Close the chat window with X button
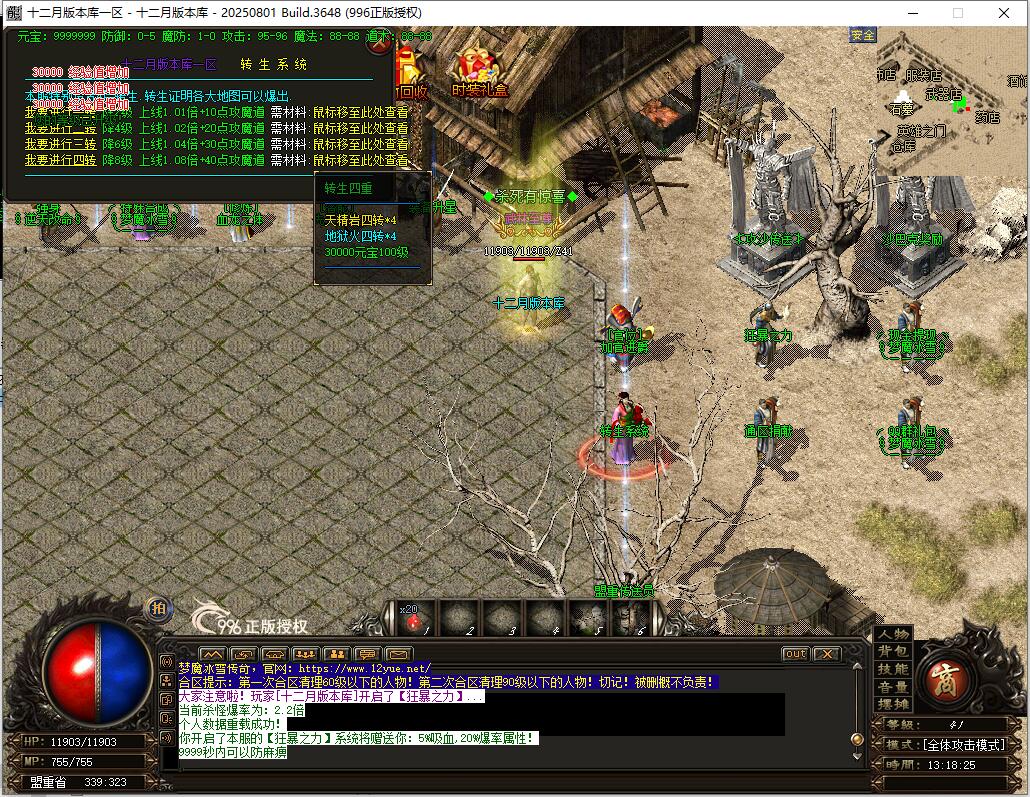 point(826,654)
